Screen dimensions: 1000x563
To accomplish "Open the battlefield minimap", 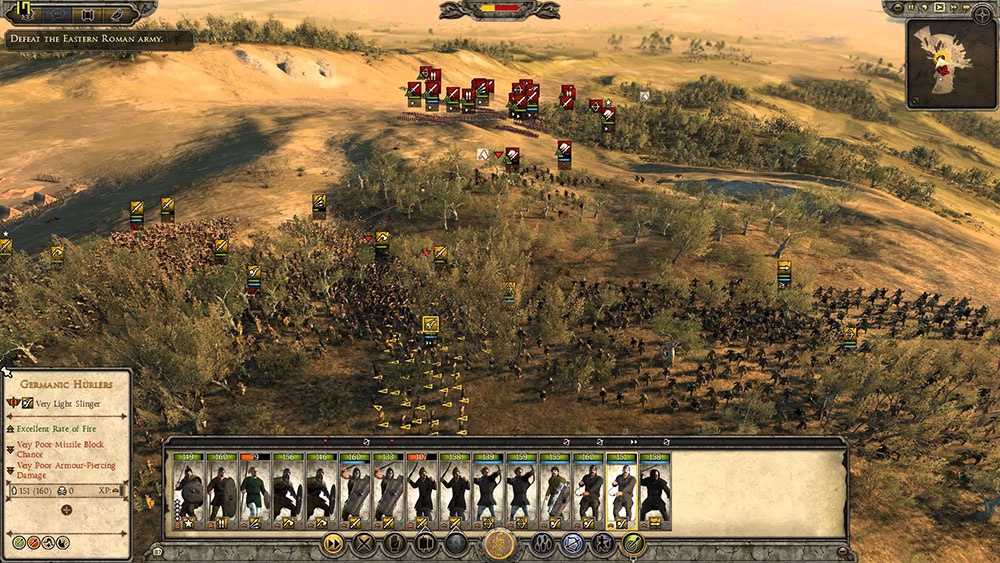I will click(951, 64).
